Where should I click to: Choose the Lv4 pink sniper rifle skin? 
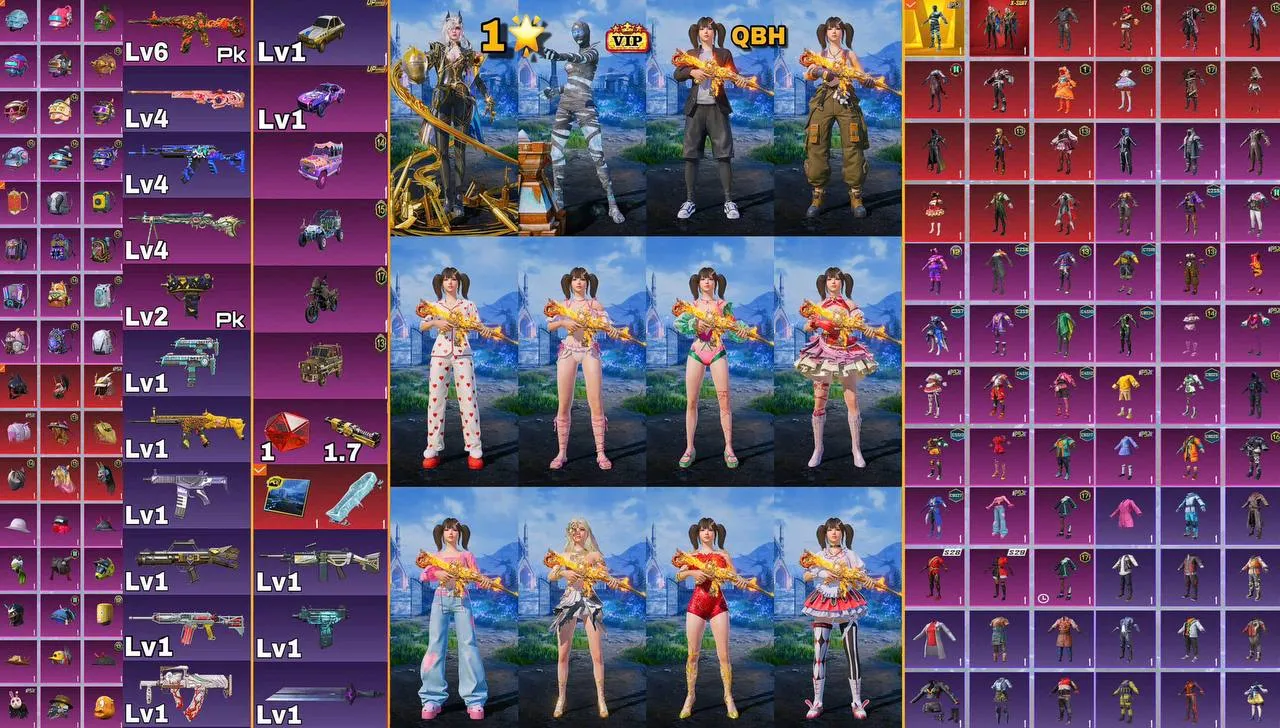click(186, 98)
